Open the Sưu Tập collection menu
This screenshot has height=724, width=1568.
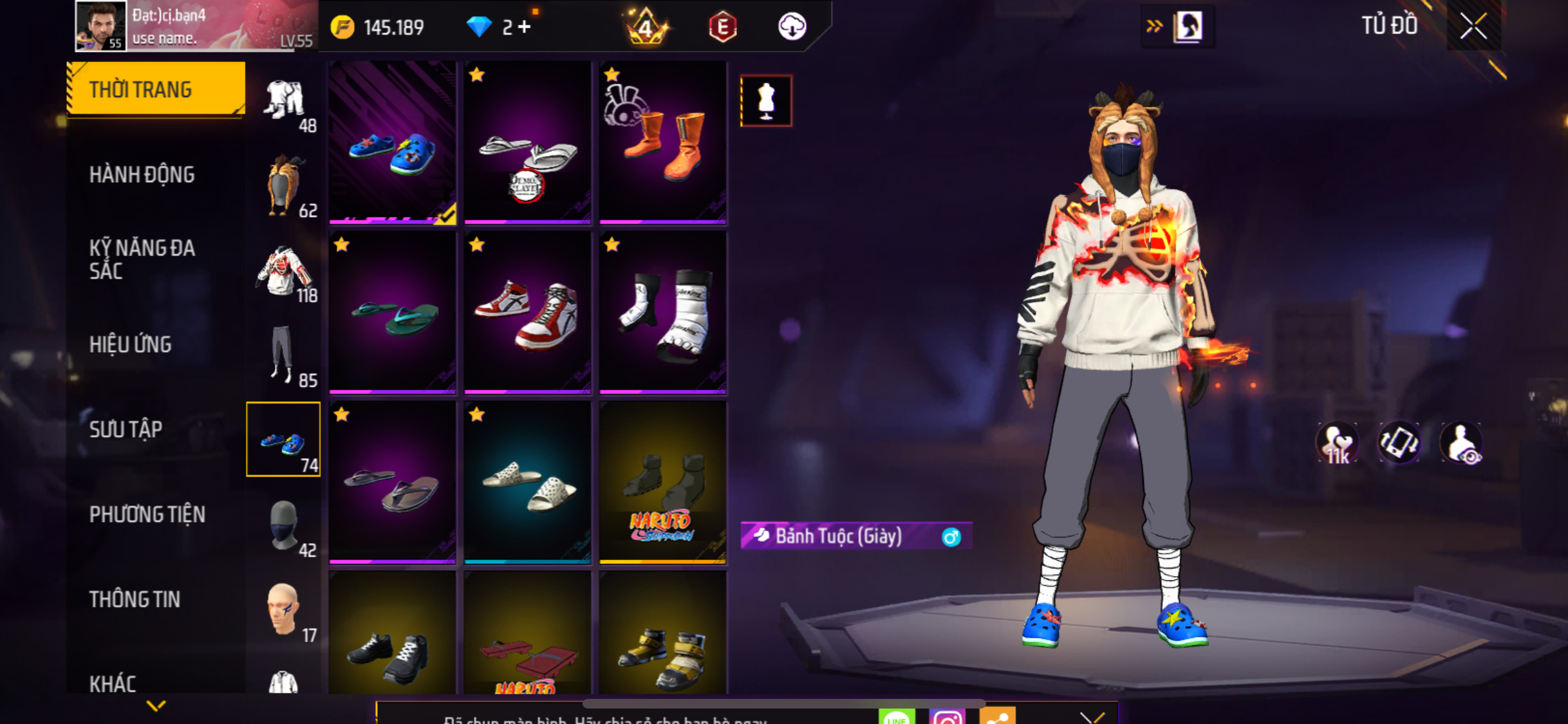126,429
